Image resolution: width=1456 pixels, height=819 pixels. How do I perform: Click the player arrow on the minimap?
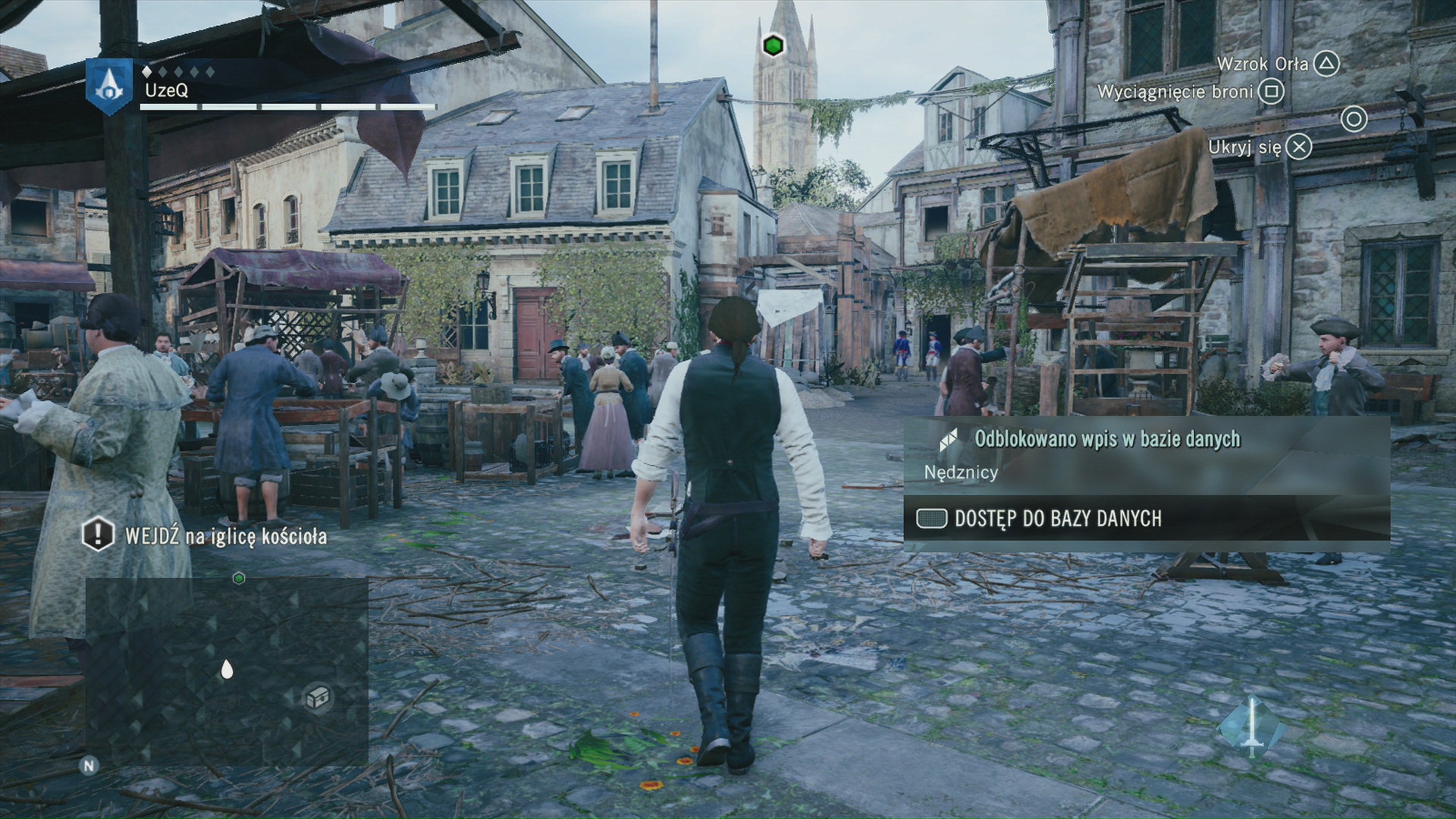226,669
